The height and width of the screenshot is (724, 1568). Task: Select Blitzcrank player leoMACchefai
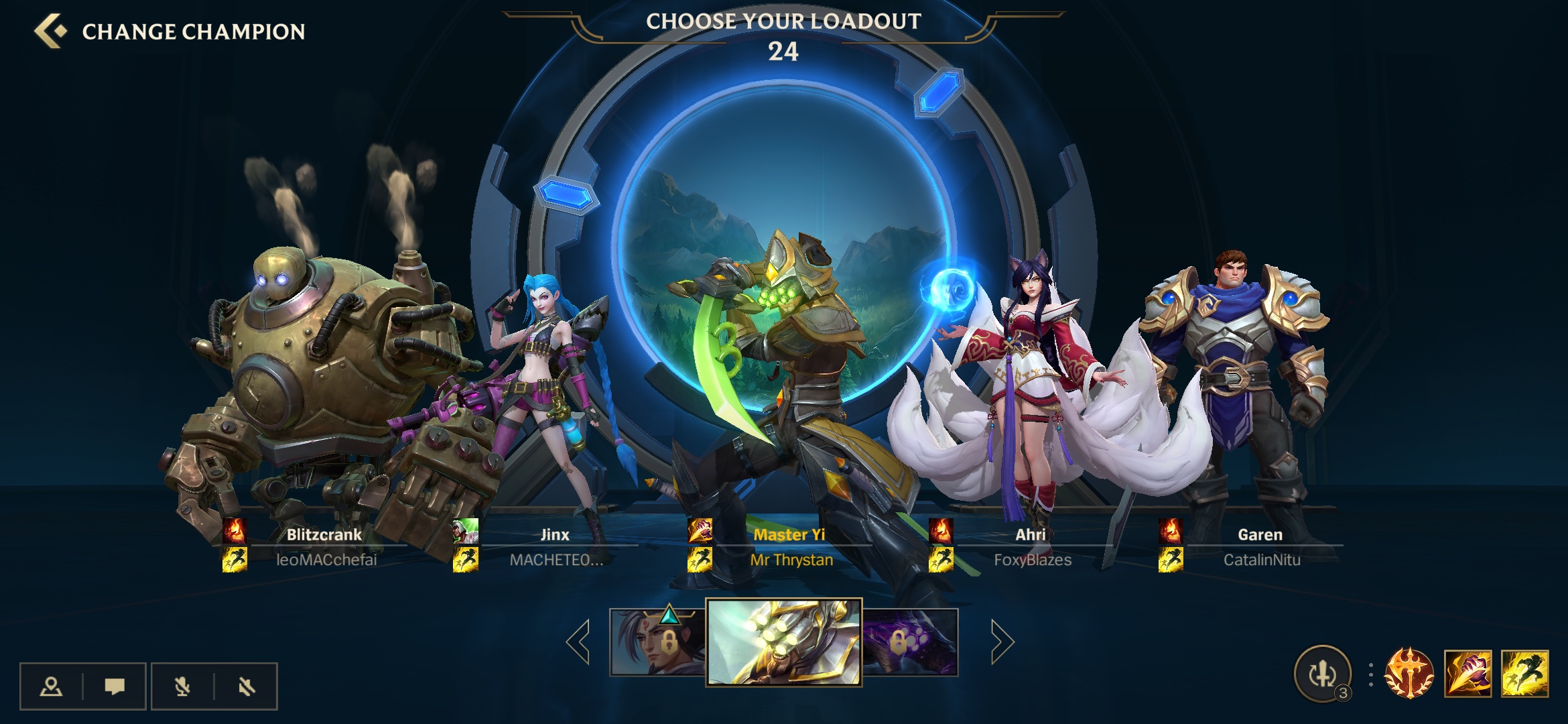[x=325, y=546]
